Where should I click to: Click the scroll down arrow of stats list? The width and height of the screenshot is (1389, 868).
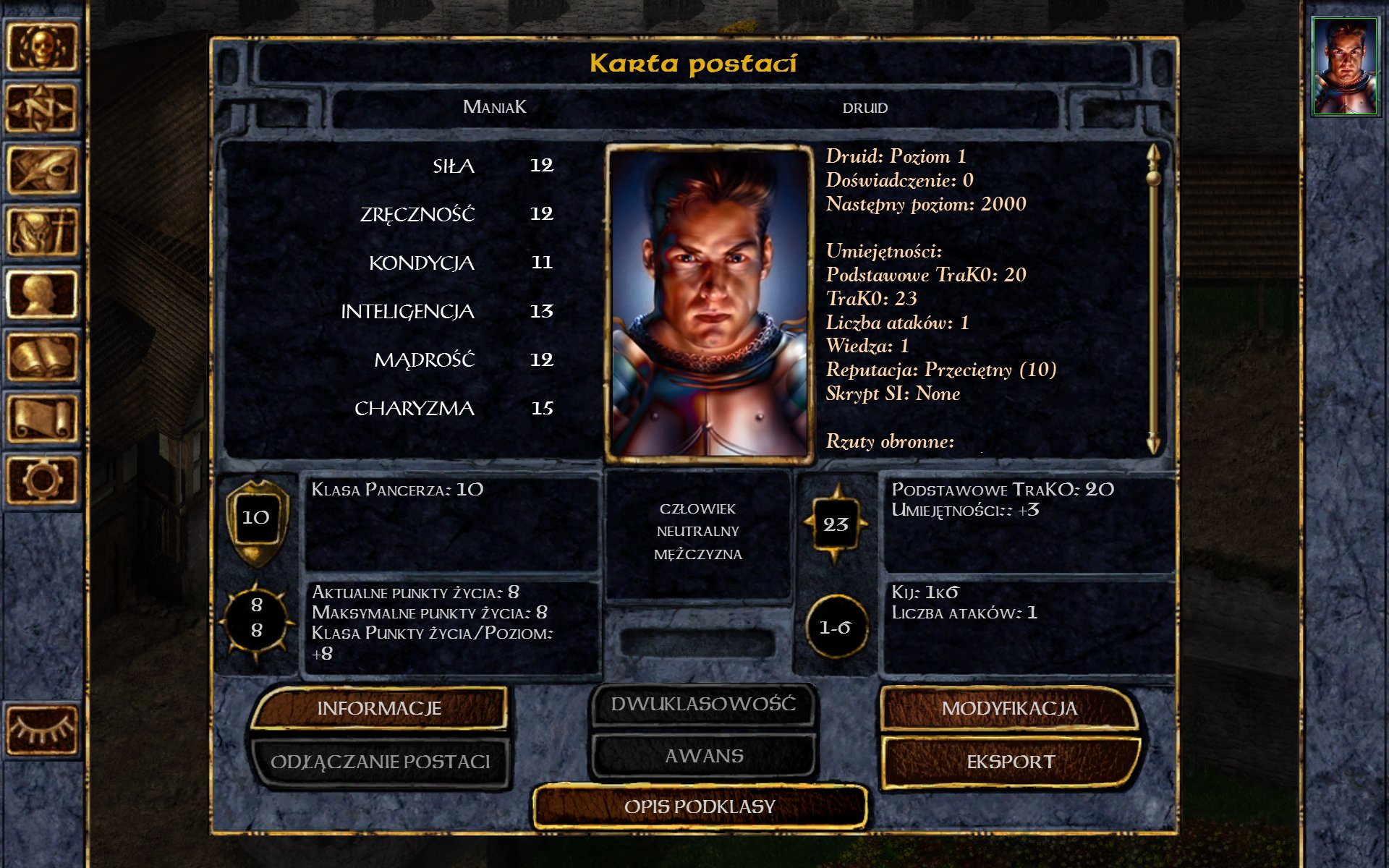(x=1153, y=443)
